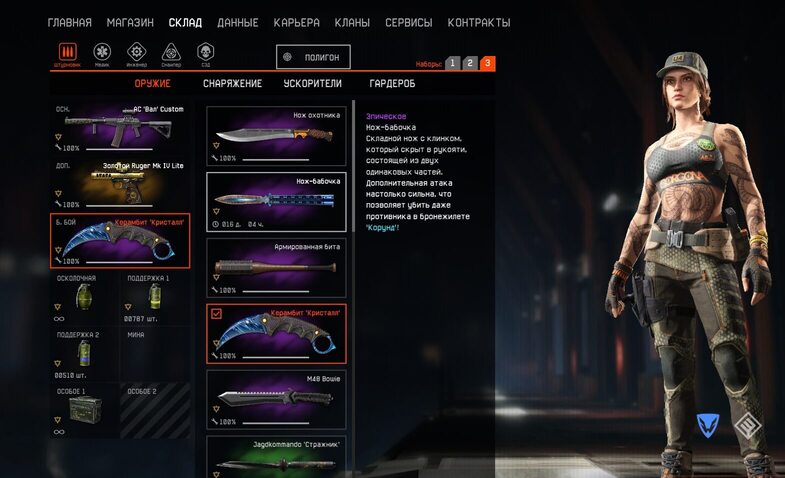Open the КЛАНЫ clans page
Viewport: 785px width, 478px height.
click(352, 22)
